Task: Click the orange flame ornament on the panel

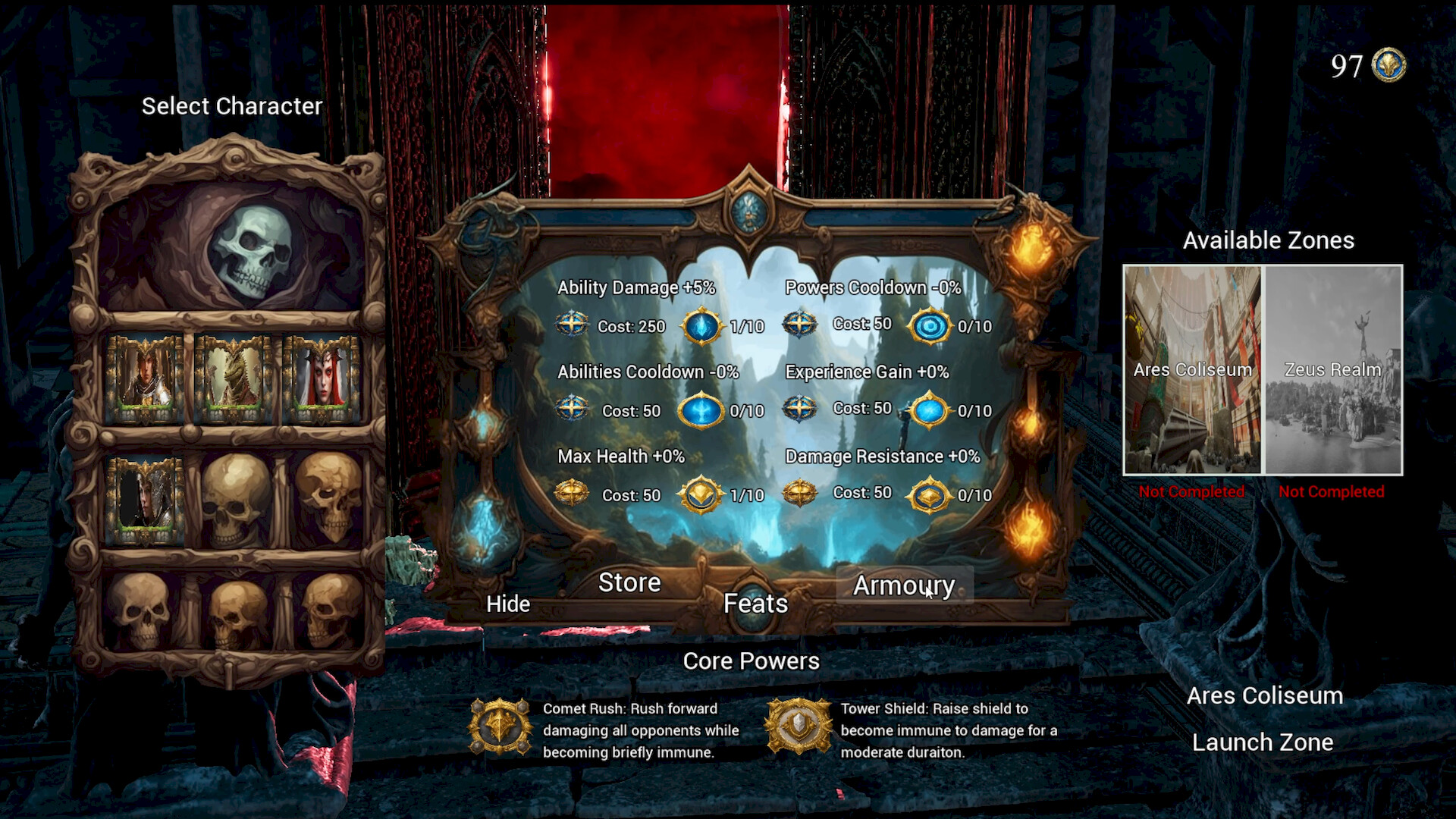Action: coord(1031,250)
